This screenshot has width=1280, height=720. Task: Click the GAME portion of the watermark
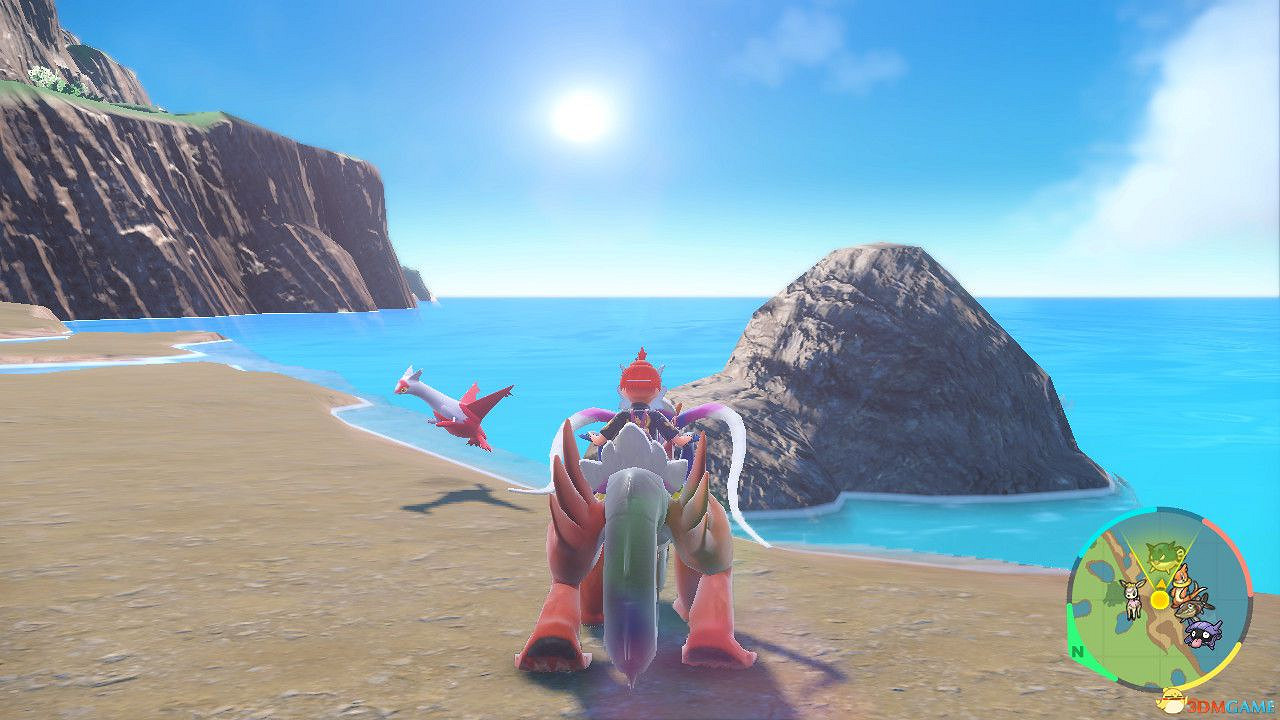click(x=1248, y=706)
